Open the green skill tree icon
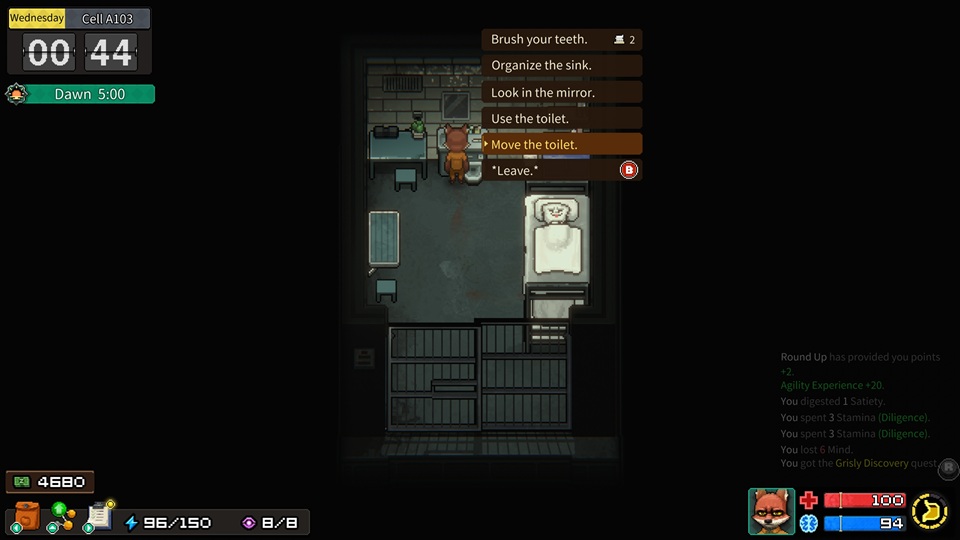The width and height of the screenshot is (960, 540). 63,516
